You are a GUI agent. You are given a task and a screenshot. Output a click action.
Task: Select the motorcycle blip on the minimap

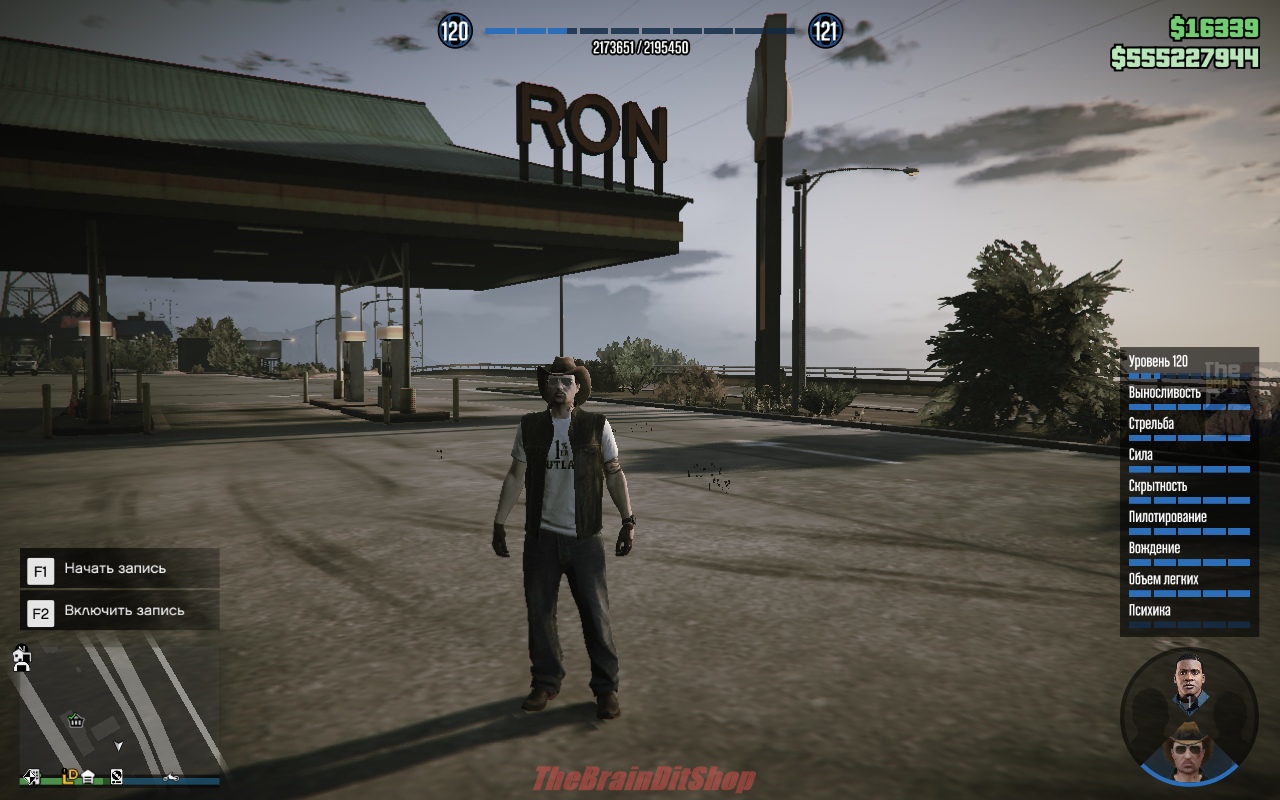pyautogui.click(x=171, y=777)
